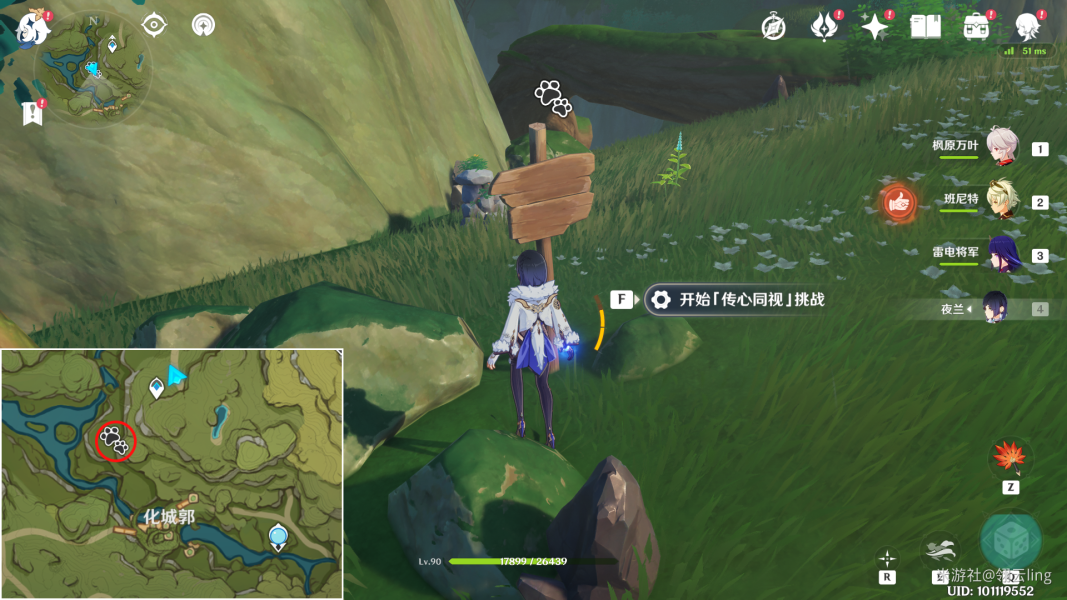Select the blue waypoint near 化城郭
The width and height of the screenshot is (1067, 600).
pos(278,538)
